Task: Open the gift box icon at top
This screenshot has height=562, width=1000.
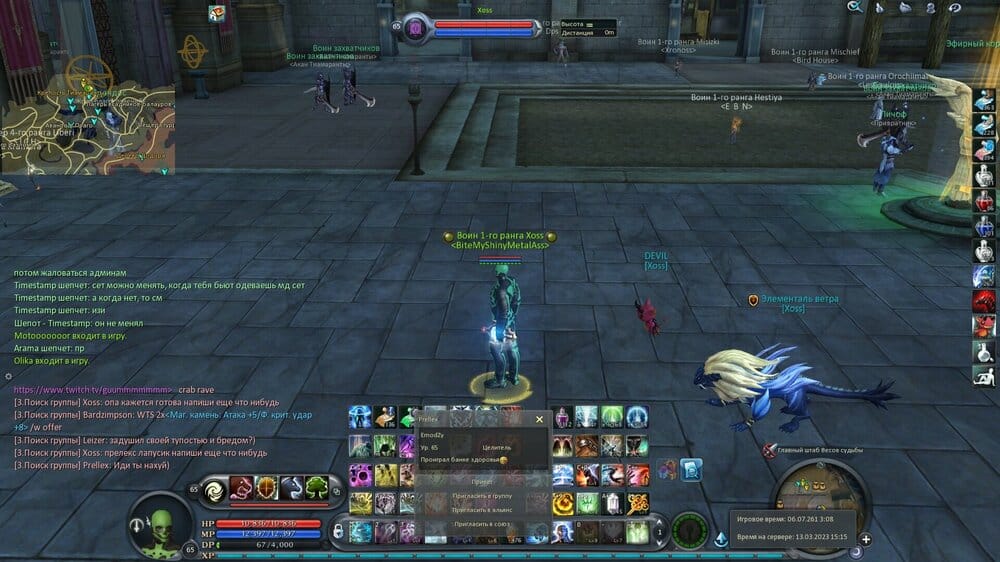Action: (217, 13)
